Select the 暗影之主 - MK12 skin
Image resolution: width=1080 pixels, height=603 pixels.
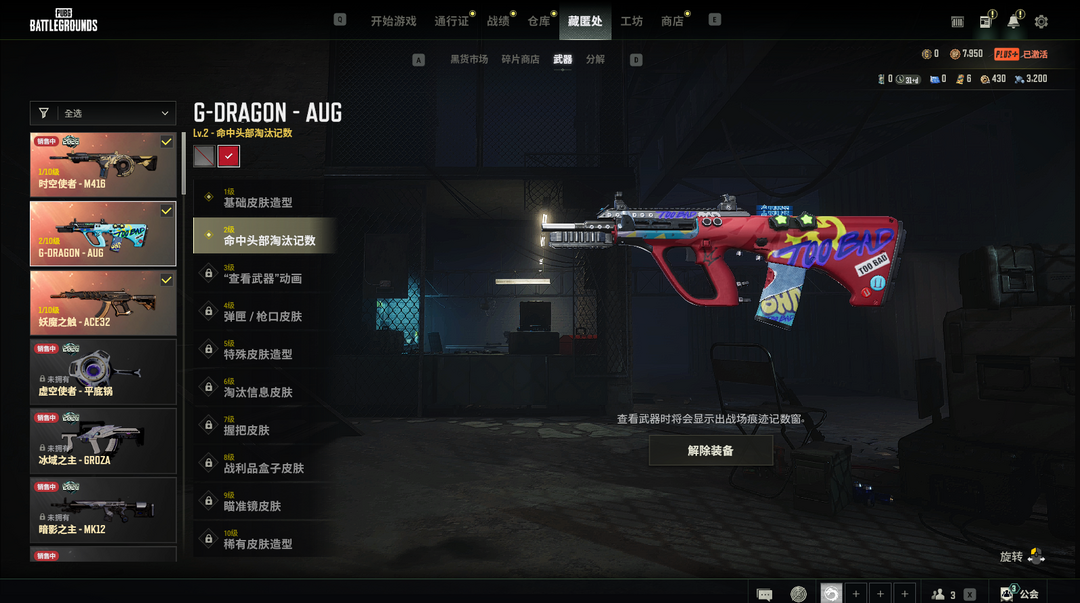click(103, 509)
